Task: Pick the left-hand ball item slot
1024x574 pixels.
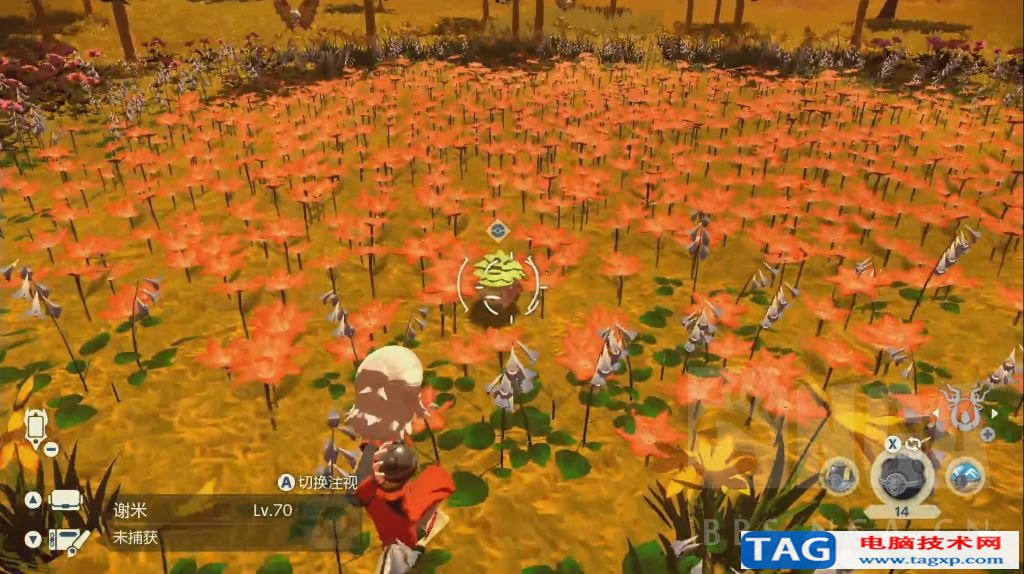Action: point(840,476)
